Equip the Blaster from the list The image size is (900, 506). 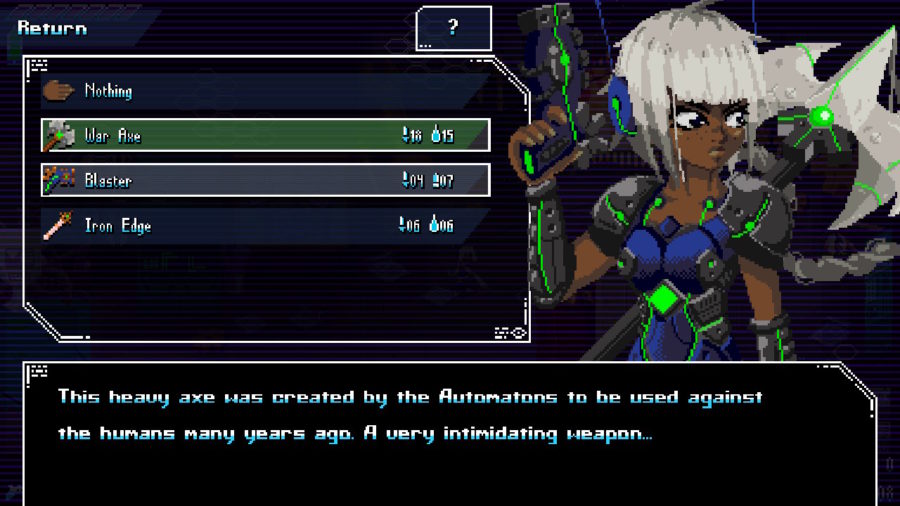point(265,181)
